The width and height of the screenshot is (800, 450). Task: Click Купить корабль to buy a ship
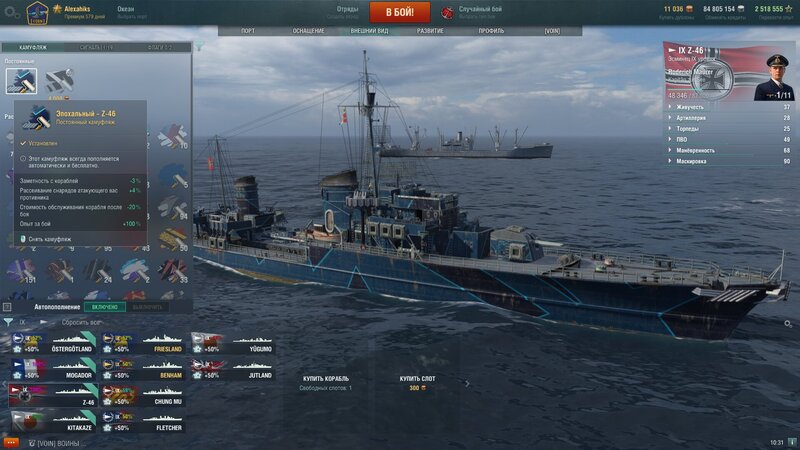326,379
